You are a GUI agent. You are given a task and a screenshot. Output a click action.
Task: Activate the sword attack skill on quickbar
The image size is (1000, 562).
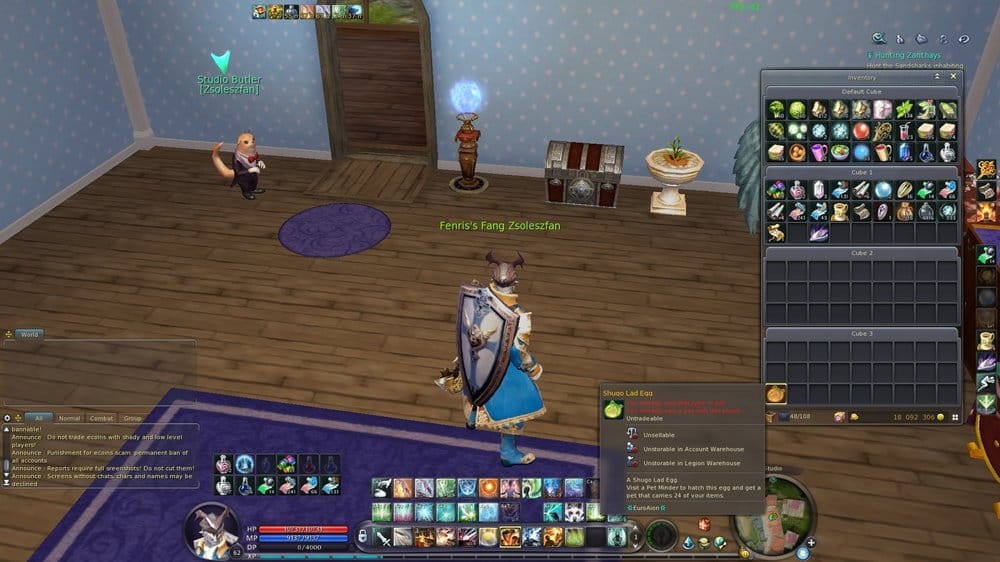click(381, 537)
